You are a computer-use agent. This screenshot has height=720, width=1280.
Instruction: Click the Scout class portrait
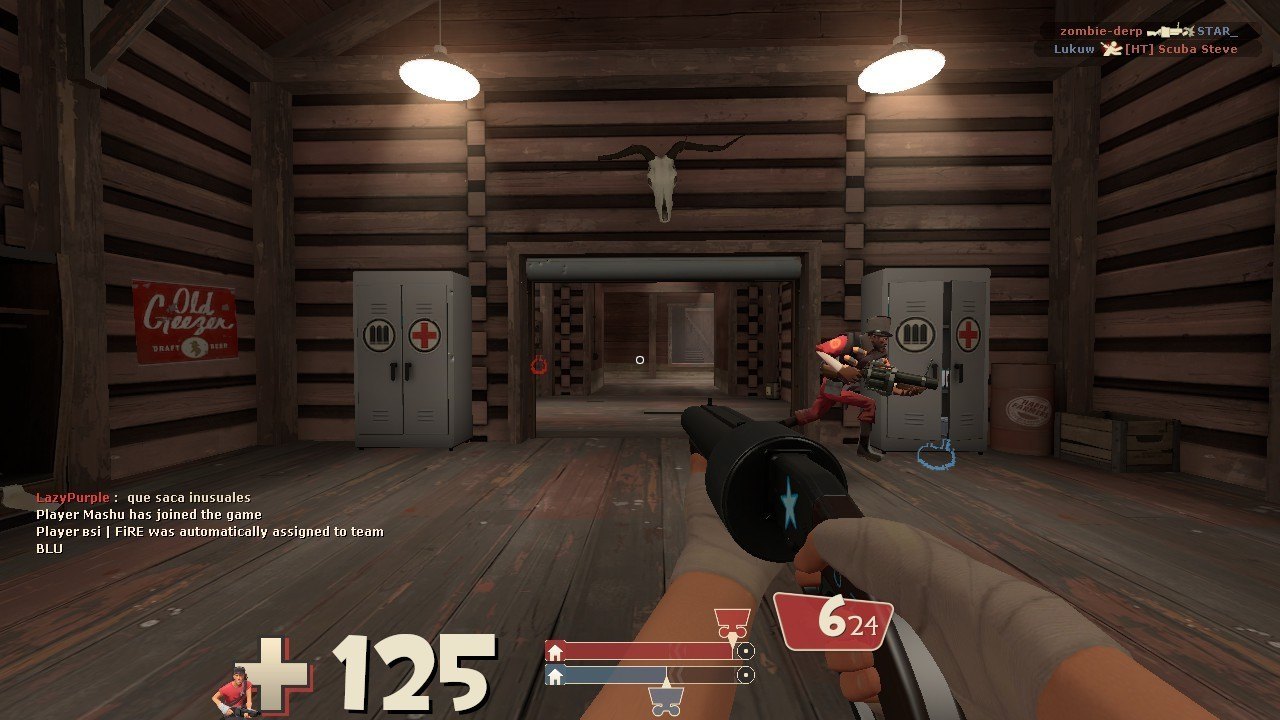pyautogui.click(x=232, y=692)
